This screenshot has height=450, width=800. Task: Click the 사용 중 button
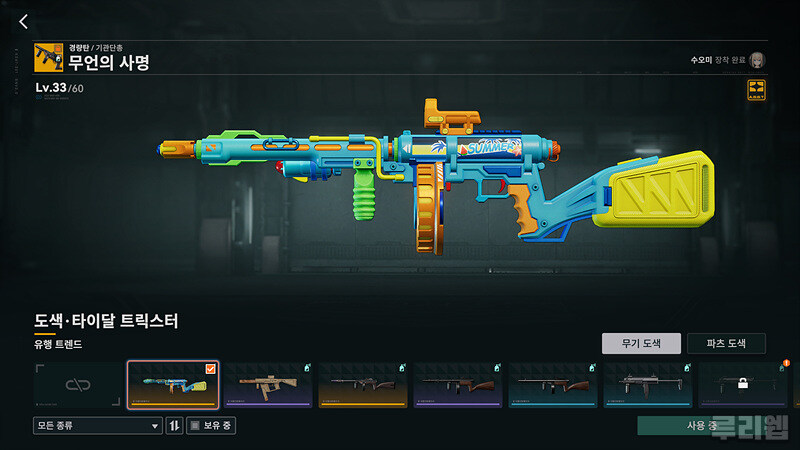tap(701, 426)
